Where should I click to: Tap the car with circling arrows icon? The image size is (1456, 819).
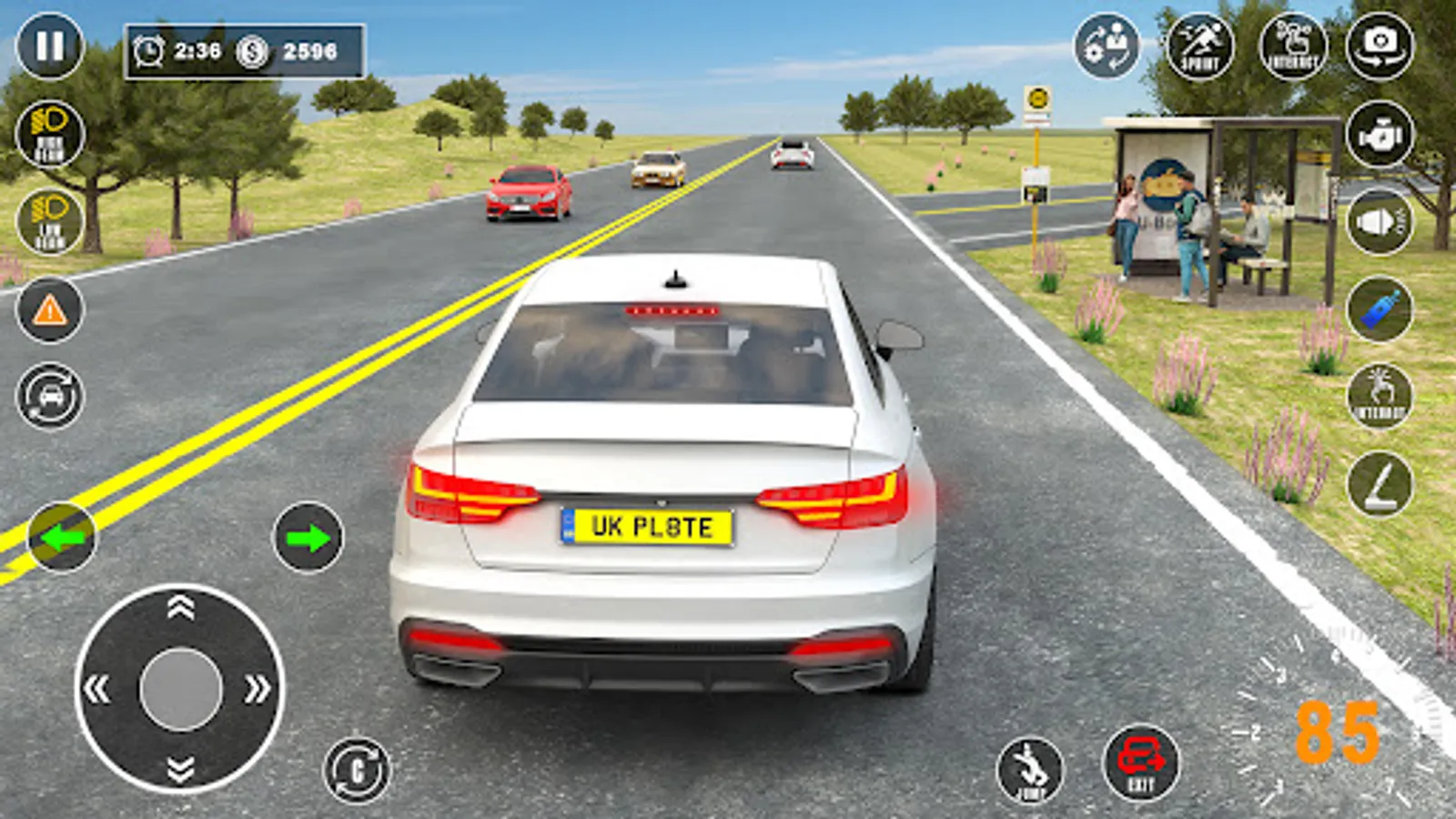click(x=50, y=397)
